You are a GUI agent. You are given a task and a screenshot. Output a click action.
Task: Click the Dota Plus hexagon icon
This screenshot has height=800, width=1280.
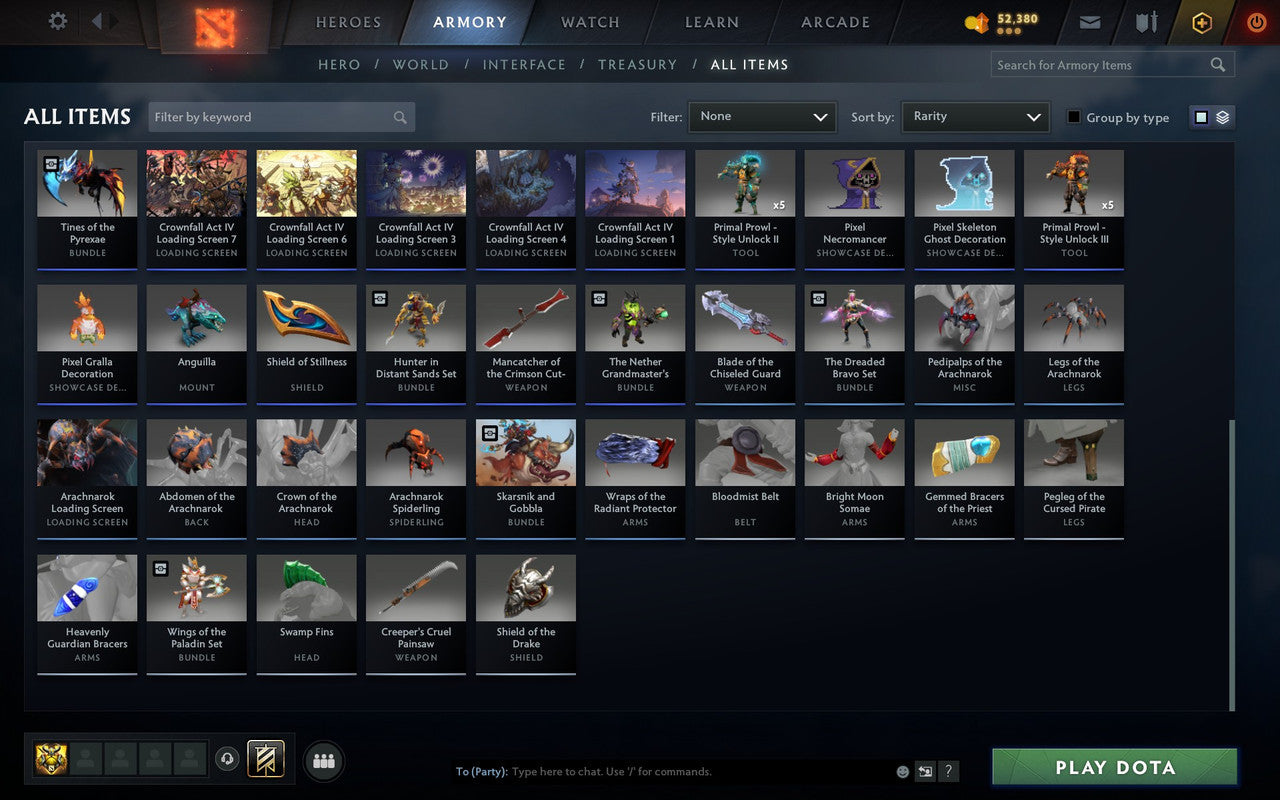coord(1201,22)
